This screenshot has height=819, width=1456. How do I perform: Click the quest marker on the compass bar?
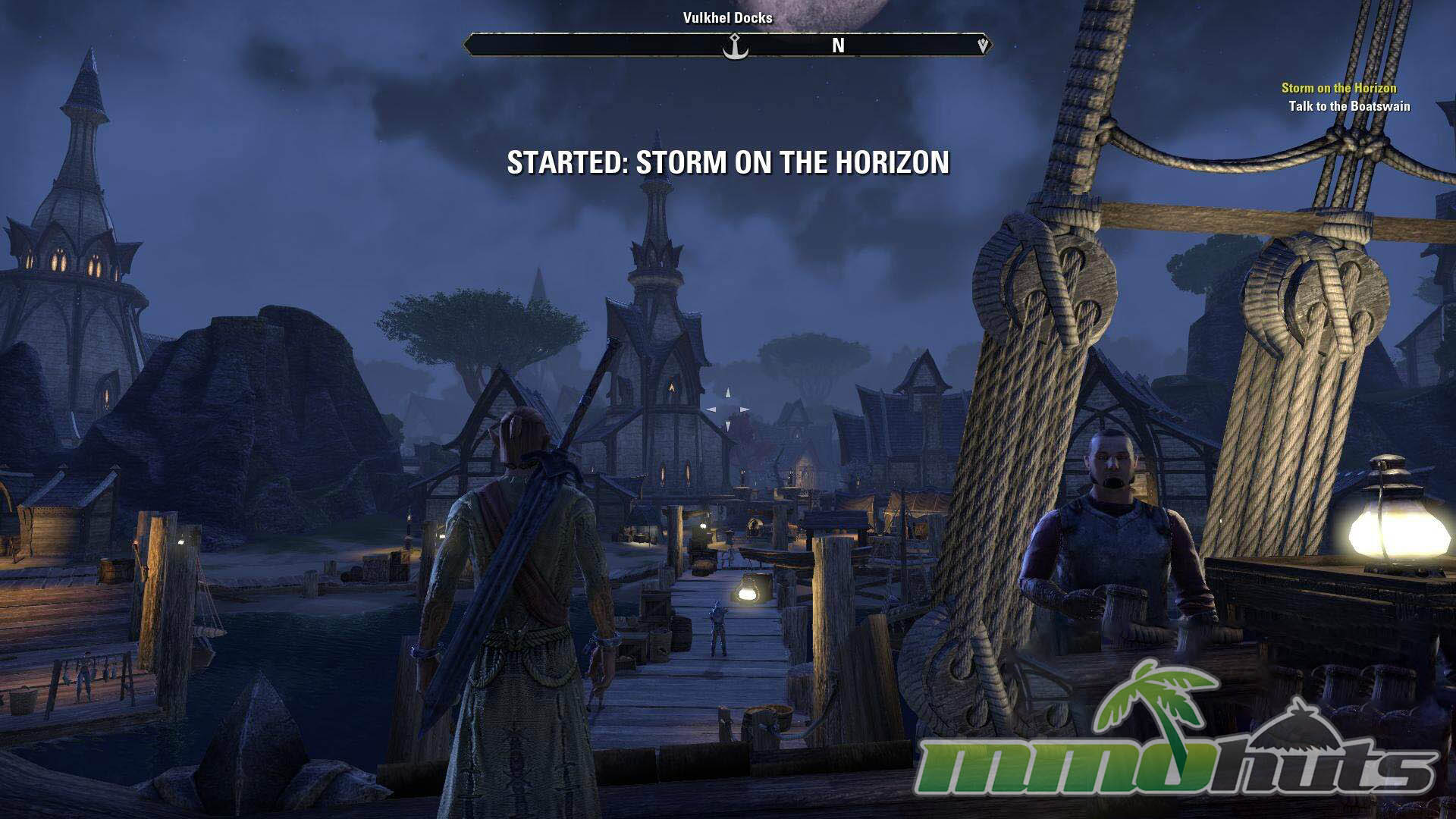pyautogui.click(x=983, y=45)
